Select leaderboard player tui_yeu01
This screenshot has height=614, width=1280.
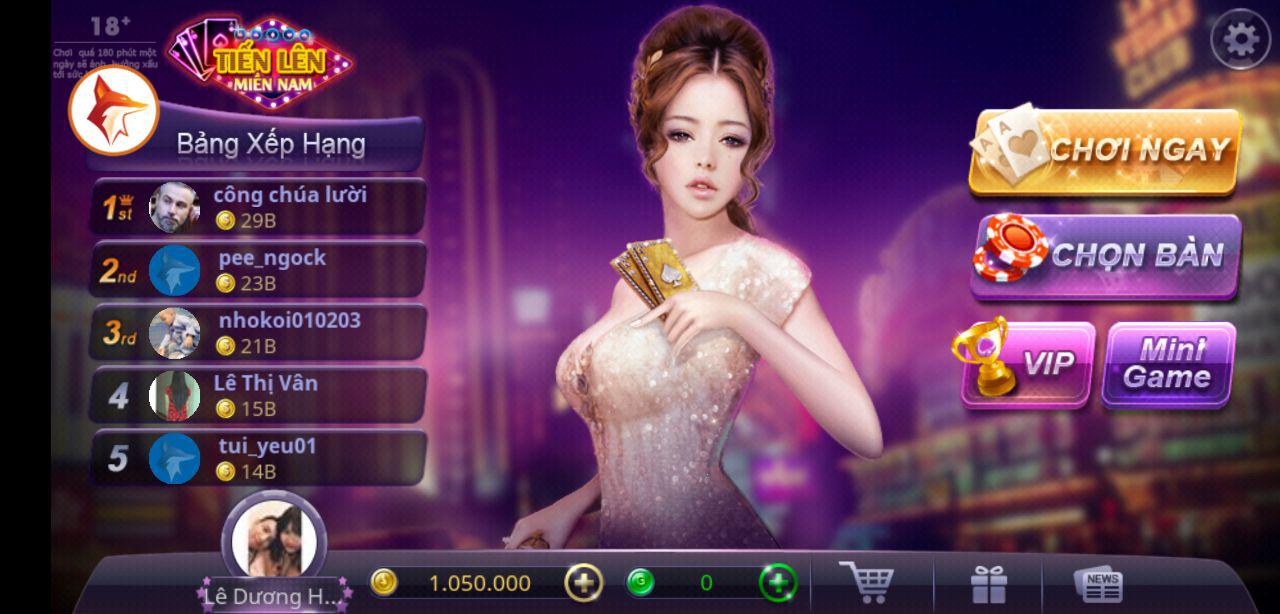coord(260,459)
